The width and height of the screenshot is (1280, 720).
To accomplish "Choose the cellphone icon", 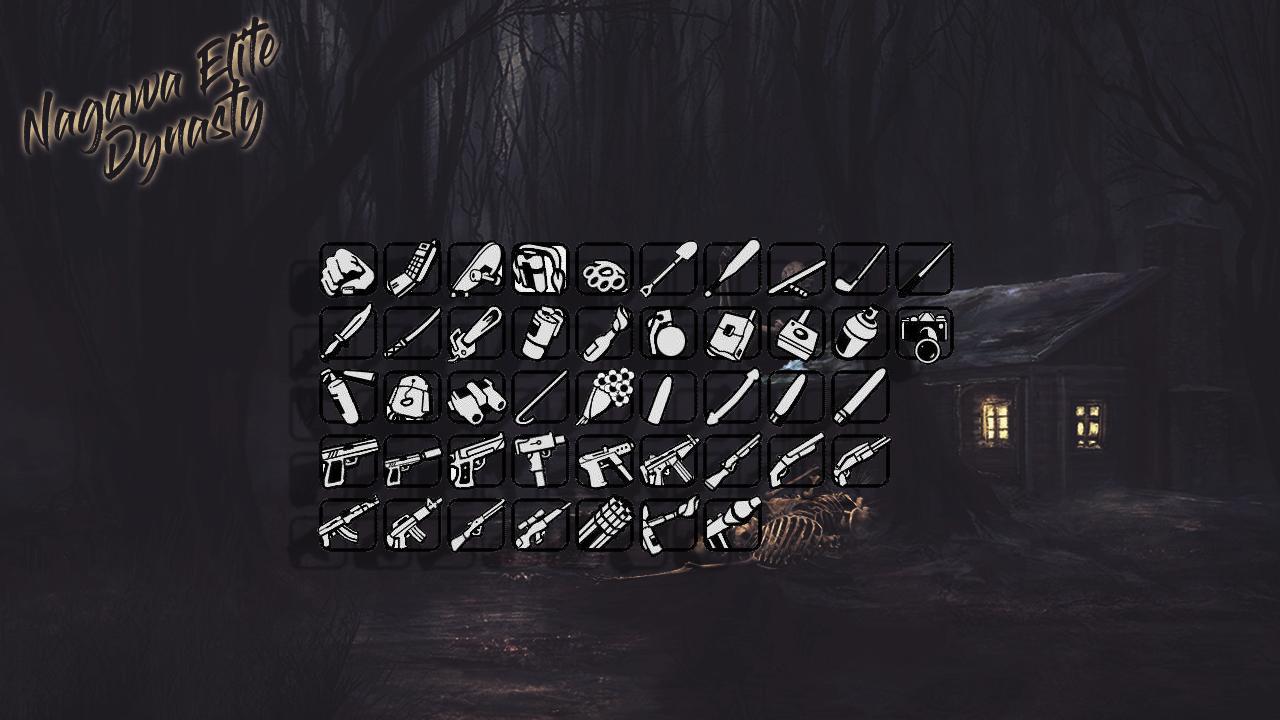I will click(x=412, y=270).
